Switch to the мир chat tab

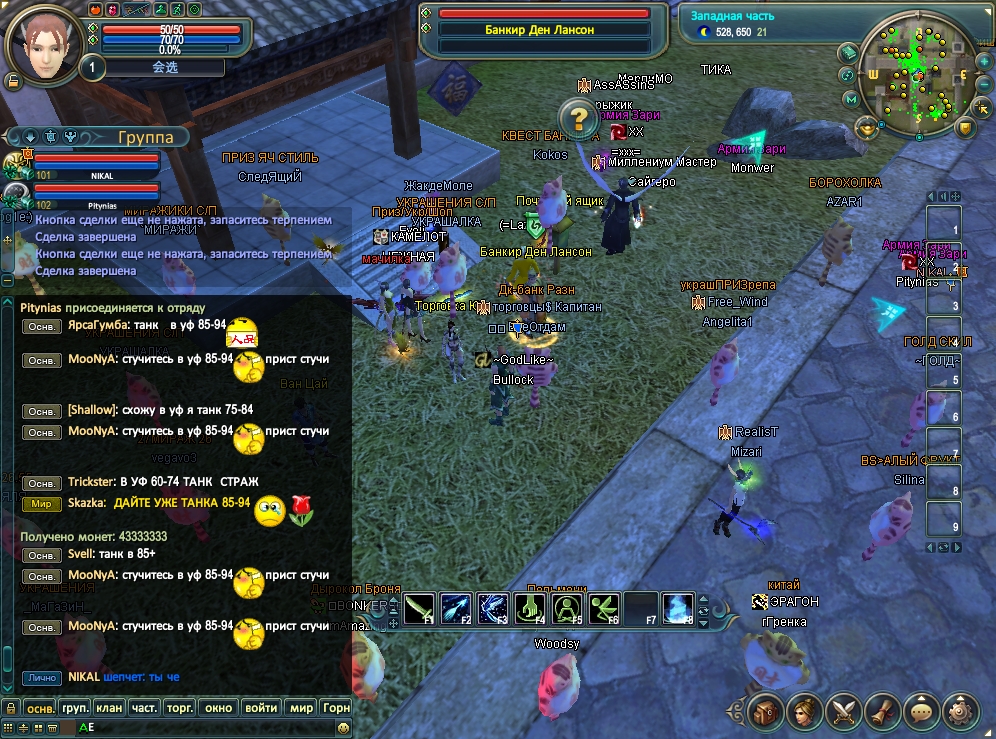pyautogui.click(x=301, y=707)
